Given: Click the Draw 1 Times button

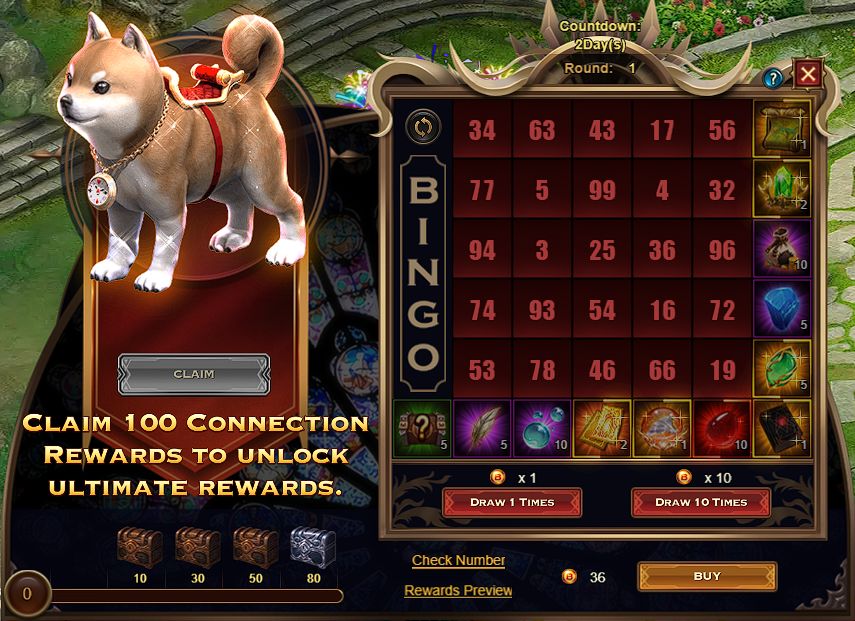Looking at the screenshot, I should click(x=512, y=502).
